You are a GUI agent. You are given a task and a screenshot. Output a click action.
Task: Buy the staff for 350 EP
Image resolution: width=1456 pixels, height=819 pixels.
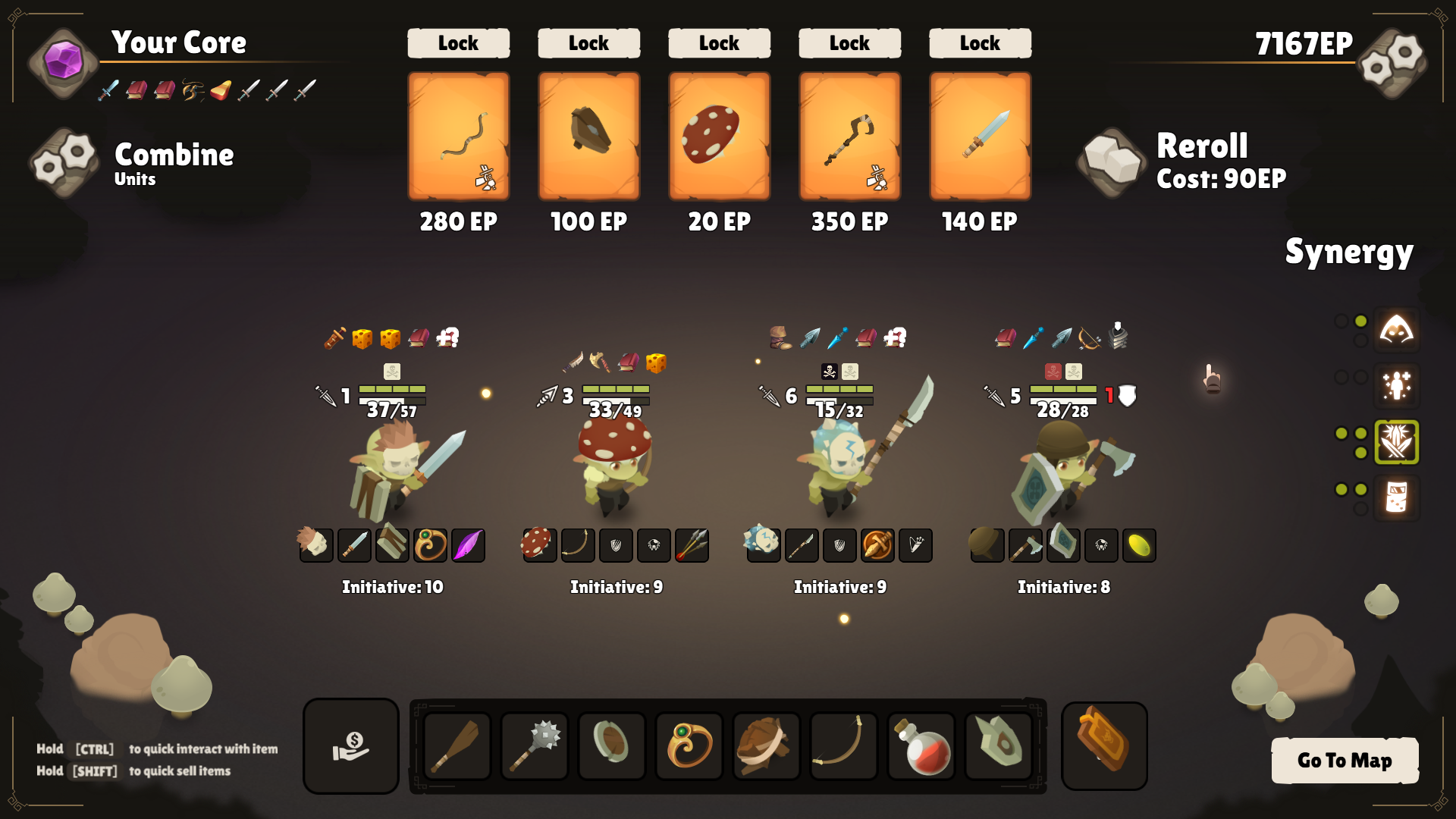849,136
